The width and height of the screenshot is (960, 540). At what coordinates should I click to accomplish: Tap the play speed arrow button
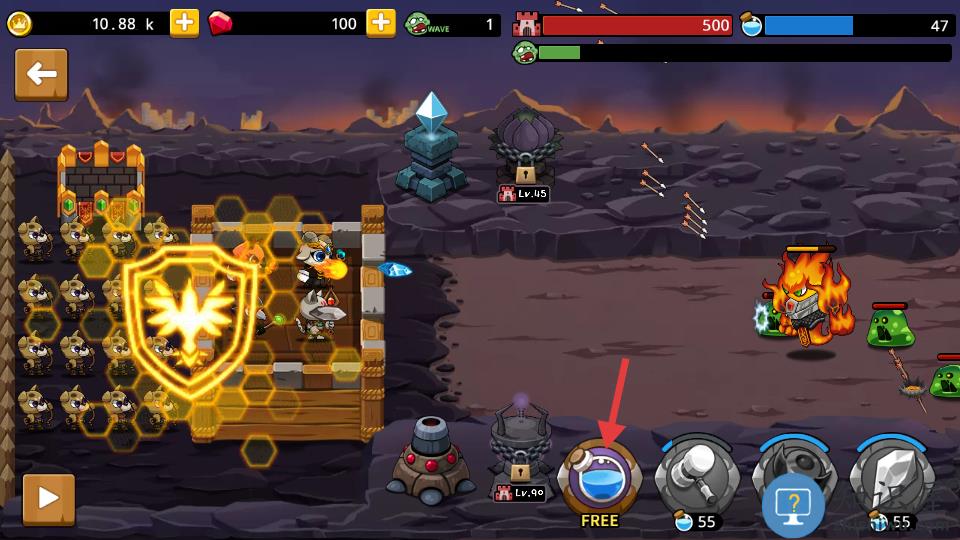tap(48, 499)
